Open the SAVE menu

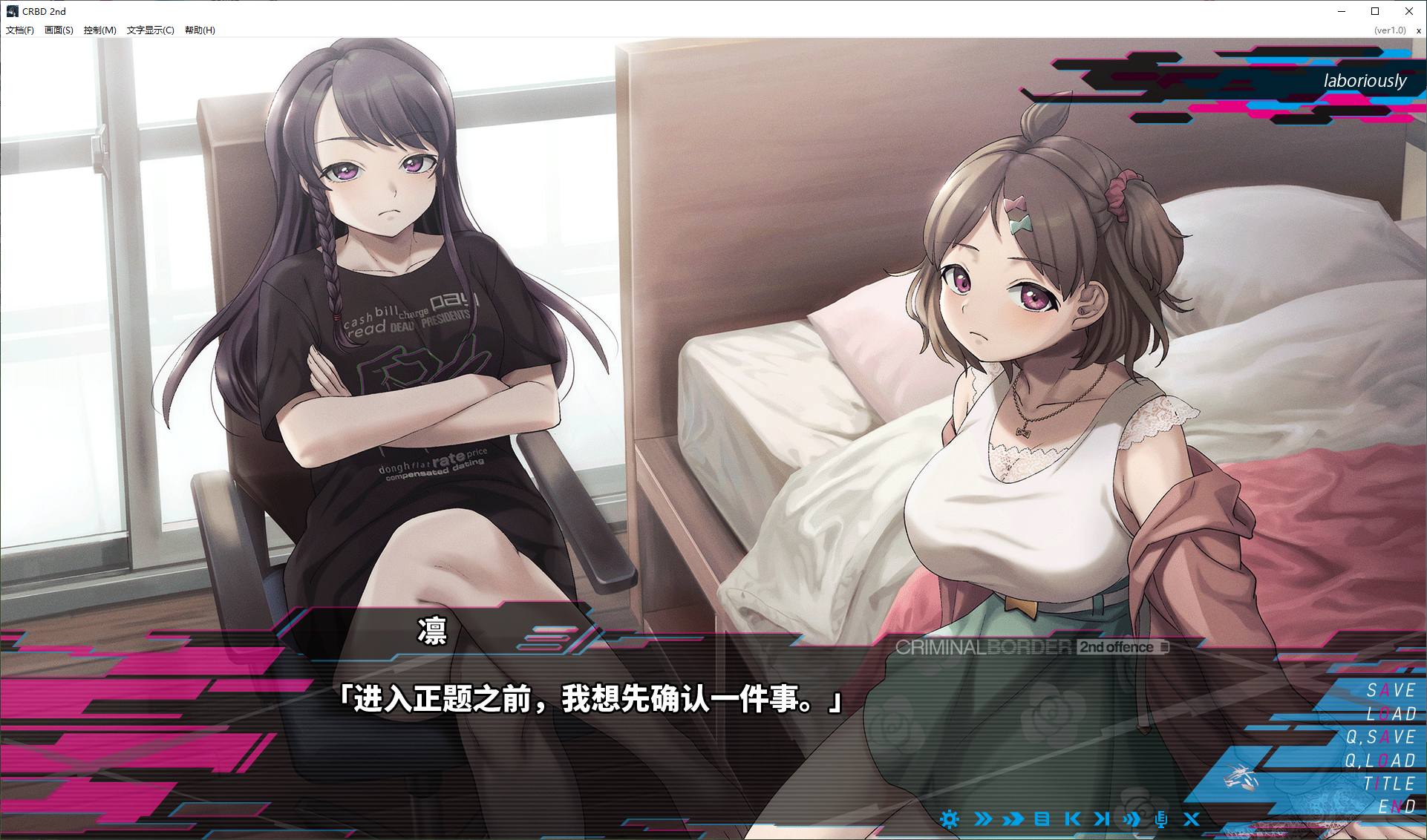pyautogui.click(x=1391, y=691)
